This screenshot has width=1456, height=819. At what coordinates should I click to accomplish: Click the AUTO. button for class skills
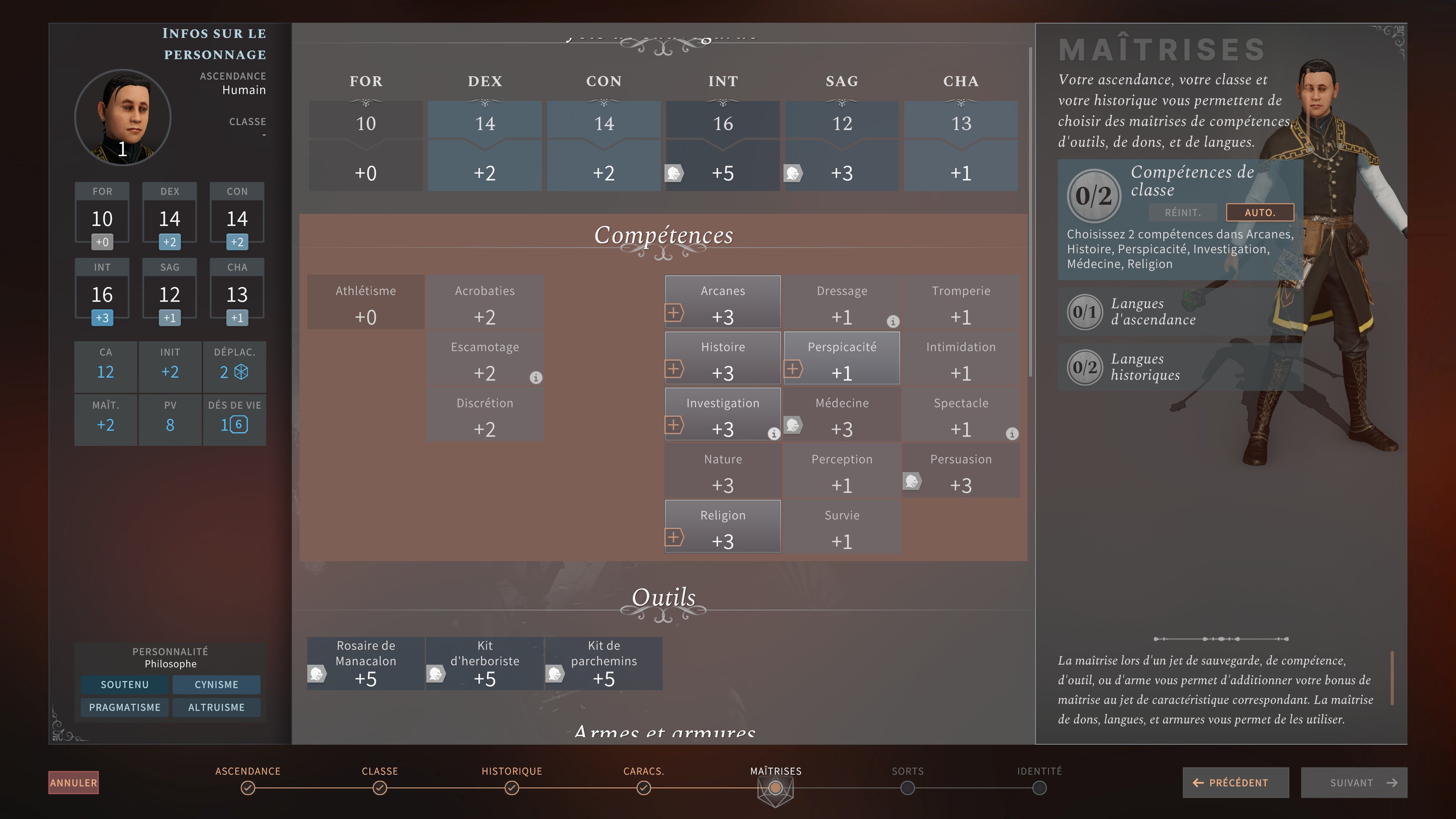(x=1261, y=212)
